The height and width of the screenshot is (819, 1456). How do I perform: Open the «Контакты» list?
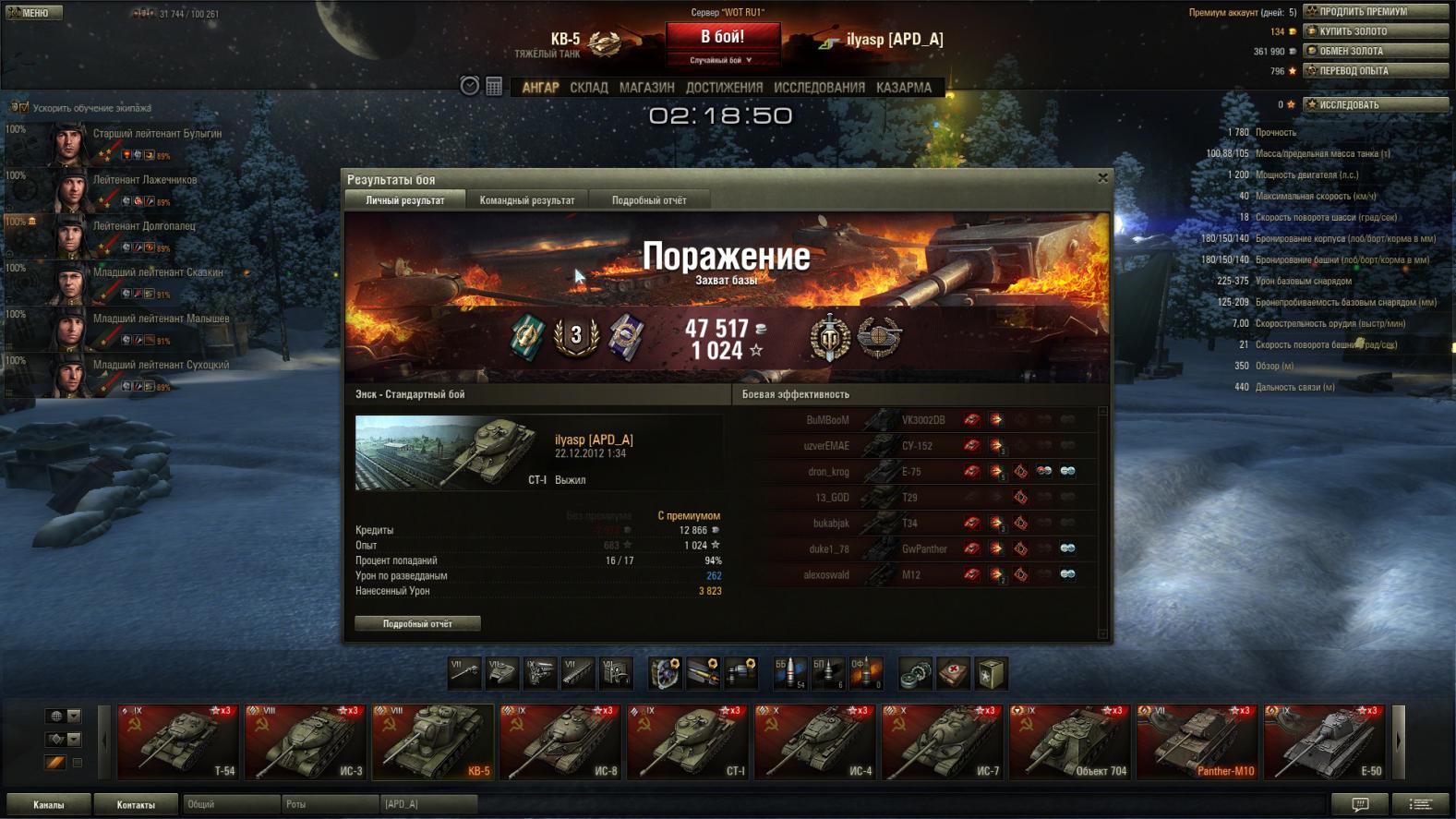(136, 805)
